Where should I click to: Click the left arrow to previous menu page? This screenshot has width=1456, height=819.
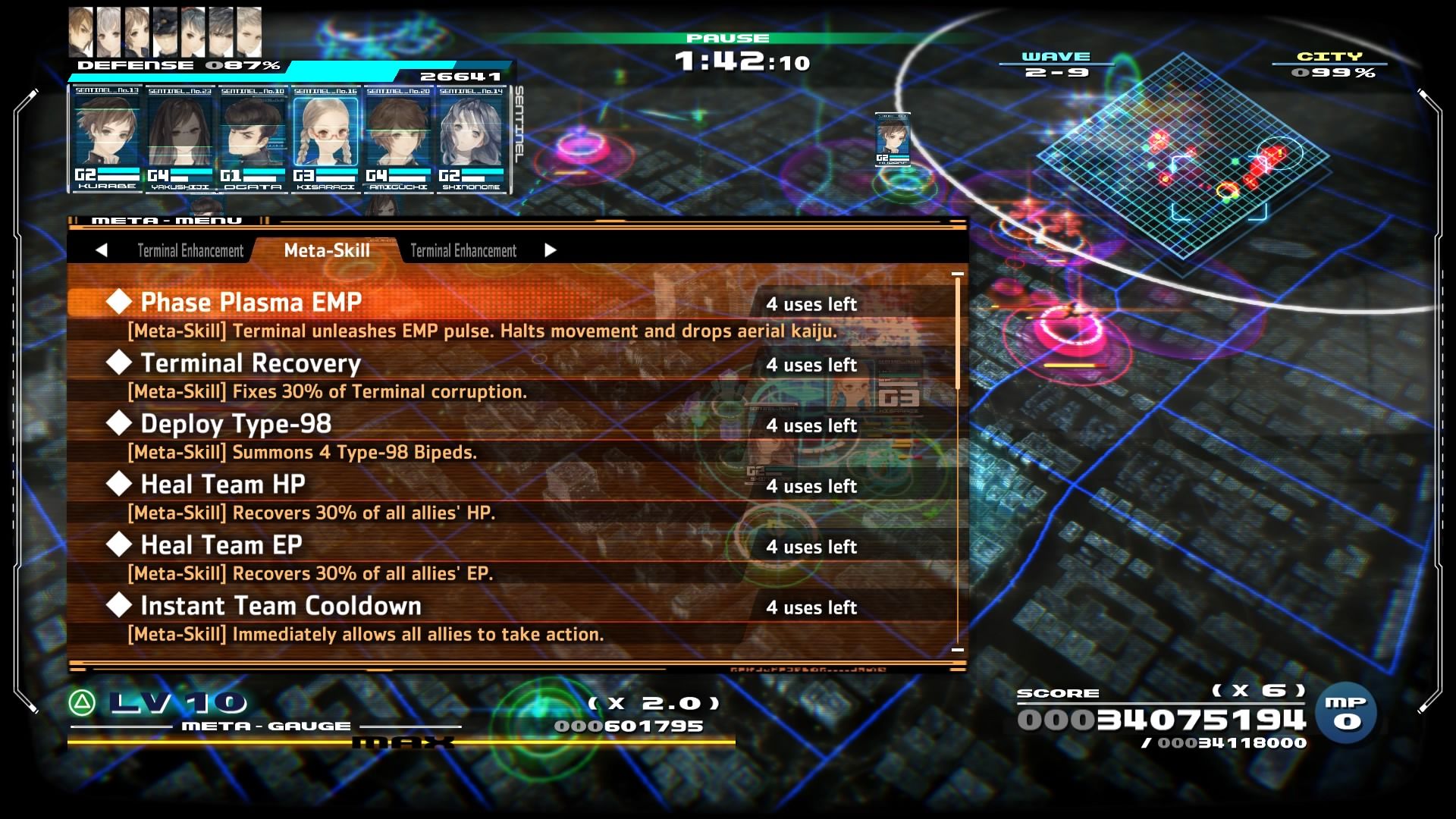[x=102, y=250]
